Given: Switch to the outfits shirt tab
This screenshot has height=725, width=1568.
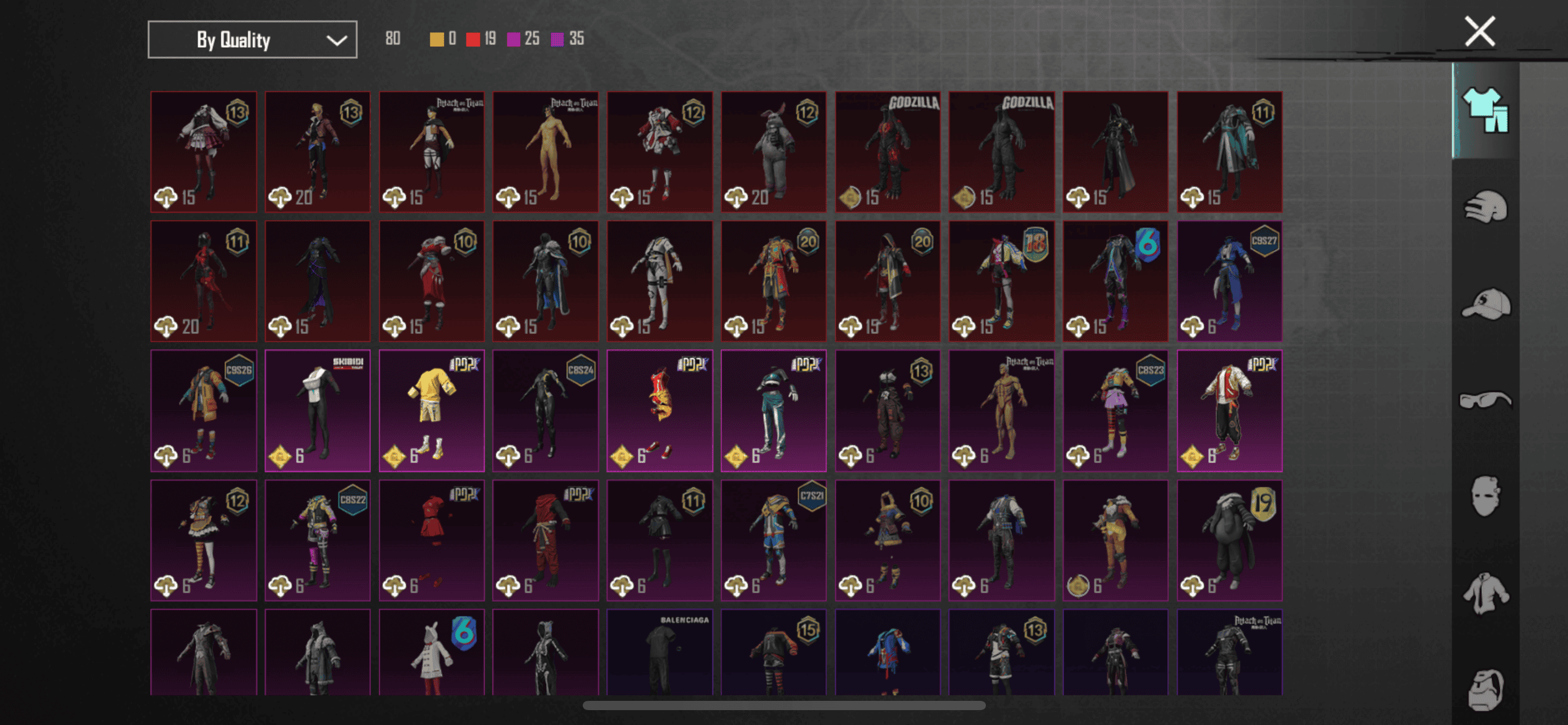Looking at the screenshot, I should (1485, 110).
